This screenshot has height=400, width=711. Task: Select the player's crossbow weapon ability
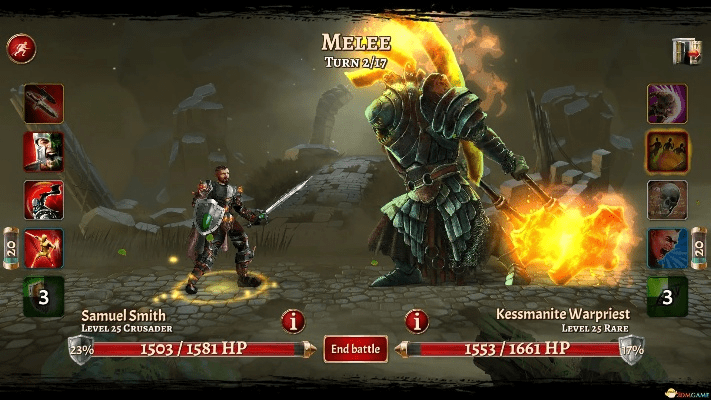tap(43, 103)
